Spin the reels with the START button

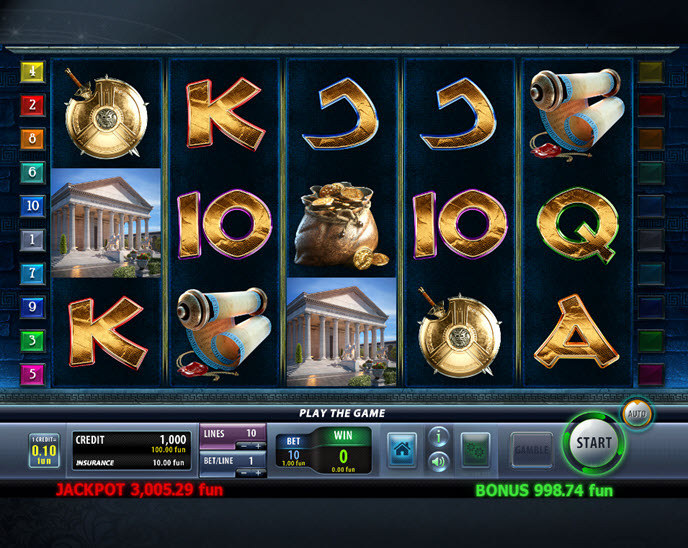click(593, 442)
